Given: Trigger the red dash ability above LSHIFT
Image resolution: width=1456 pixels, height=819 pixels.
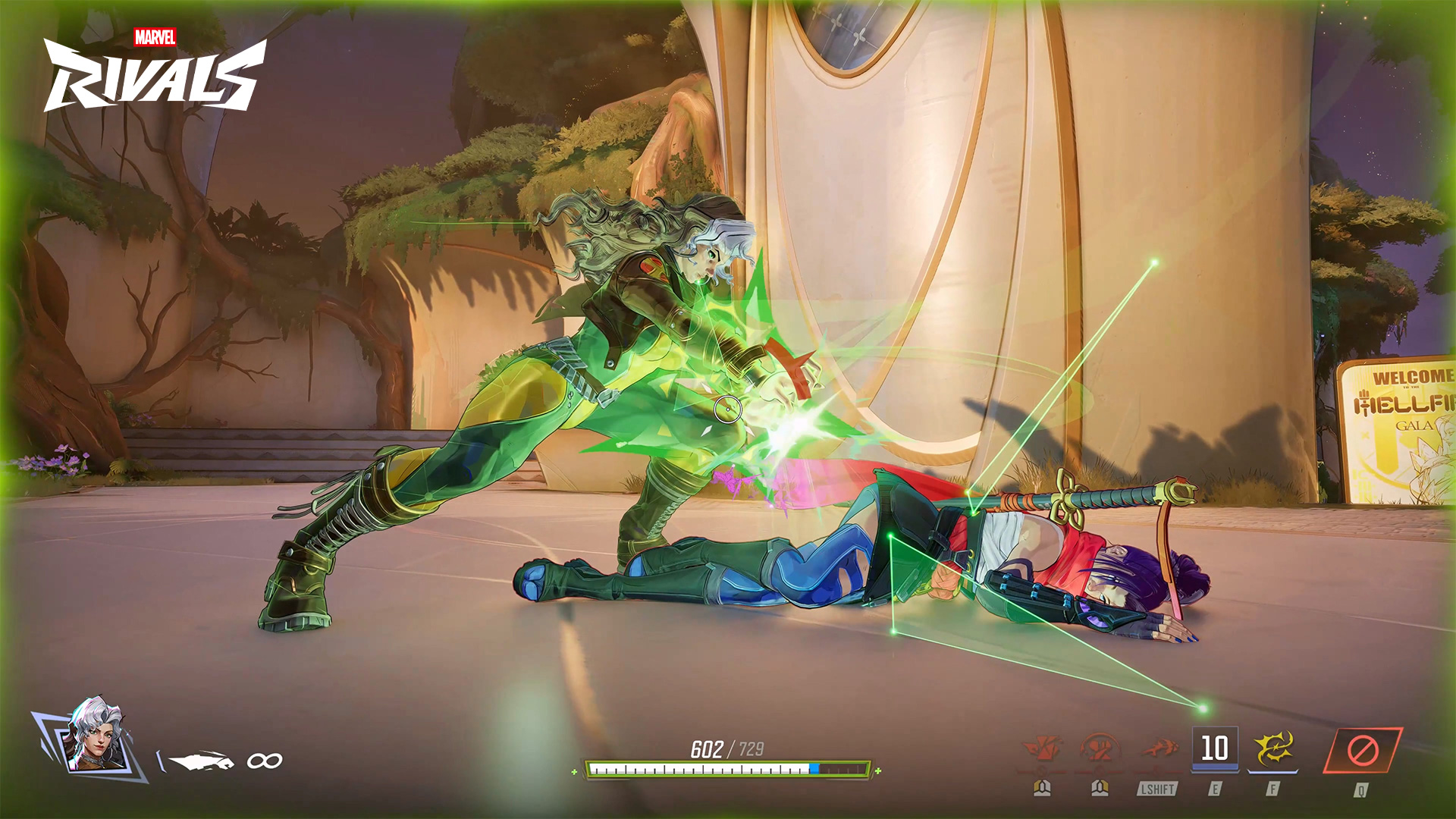Looking at the screenshot, I should (1158, 749).
